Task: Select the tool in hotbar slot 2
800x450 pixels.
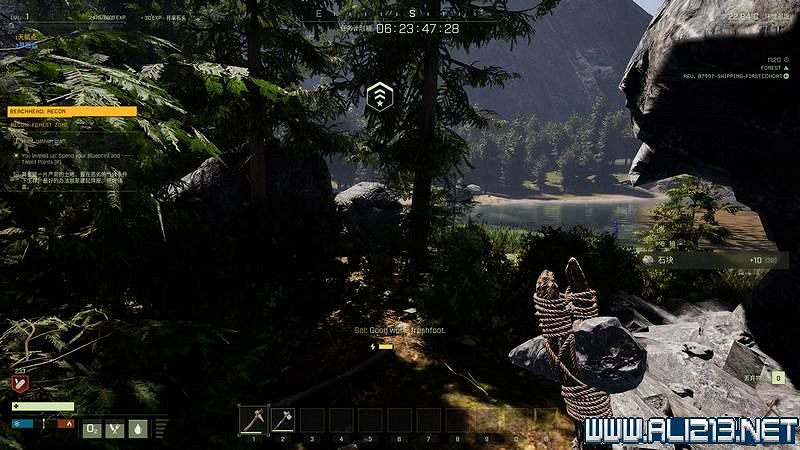Action: [282, 420]
